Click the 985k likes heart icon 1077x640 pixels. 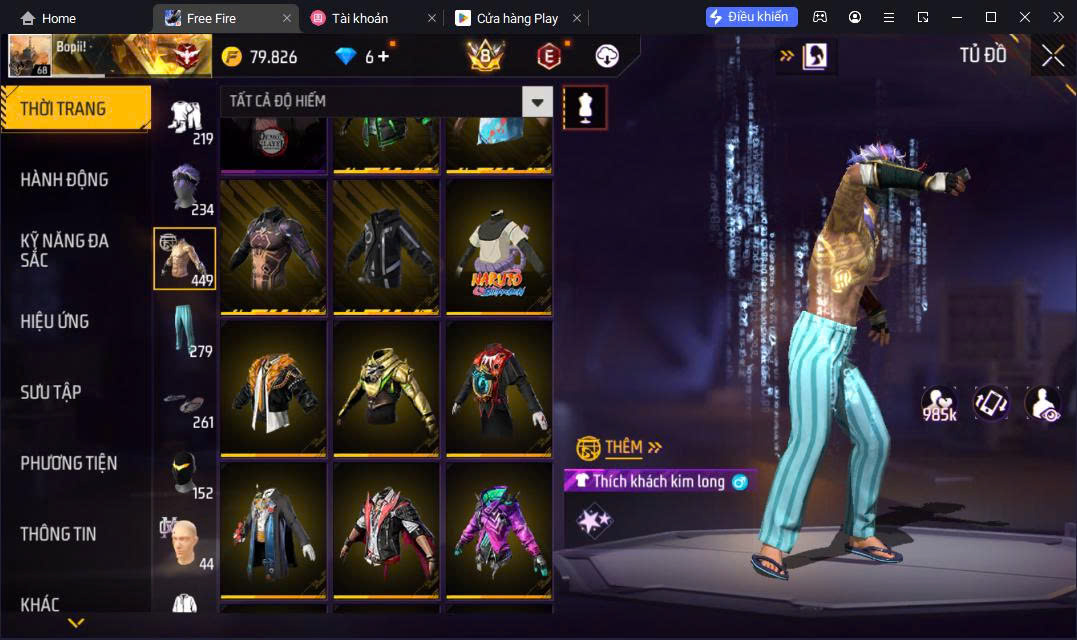click(x=939, y=403)
